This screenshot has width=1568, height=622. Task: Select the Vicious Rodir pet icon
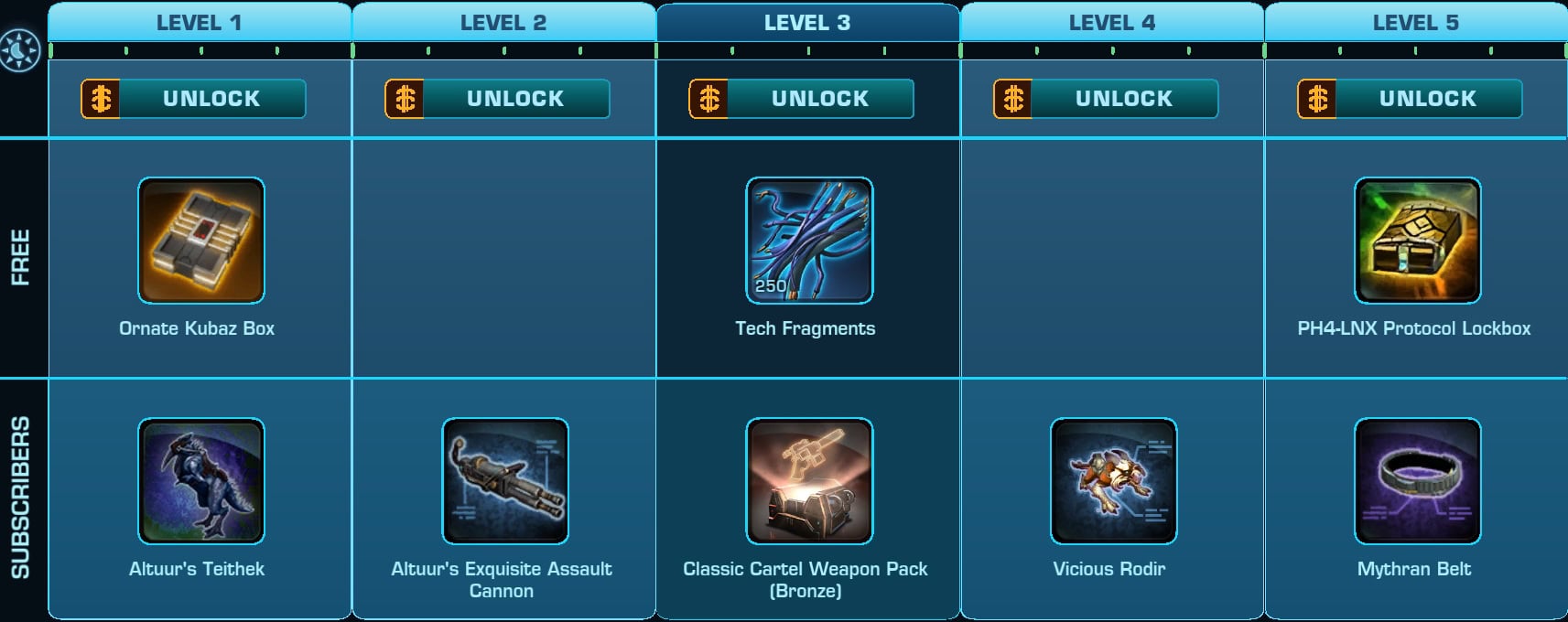click(x=1113, y=481)
